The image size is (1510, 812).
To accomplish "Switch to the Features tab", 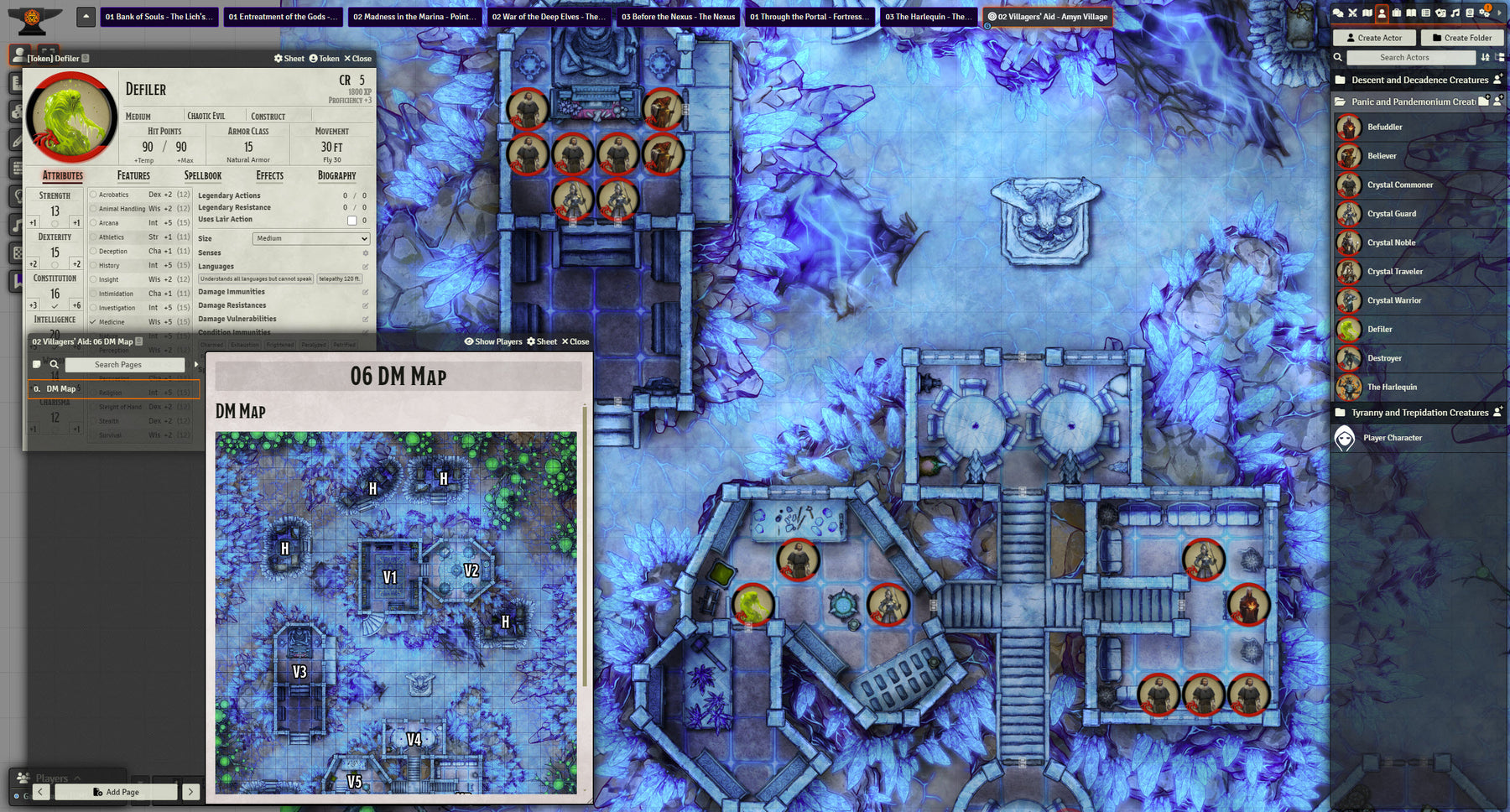I will click(133, 176).
